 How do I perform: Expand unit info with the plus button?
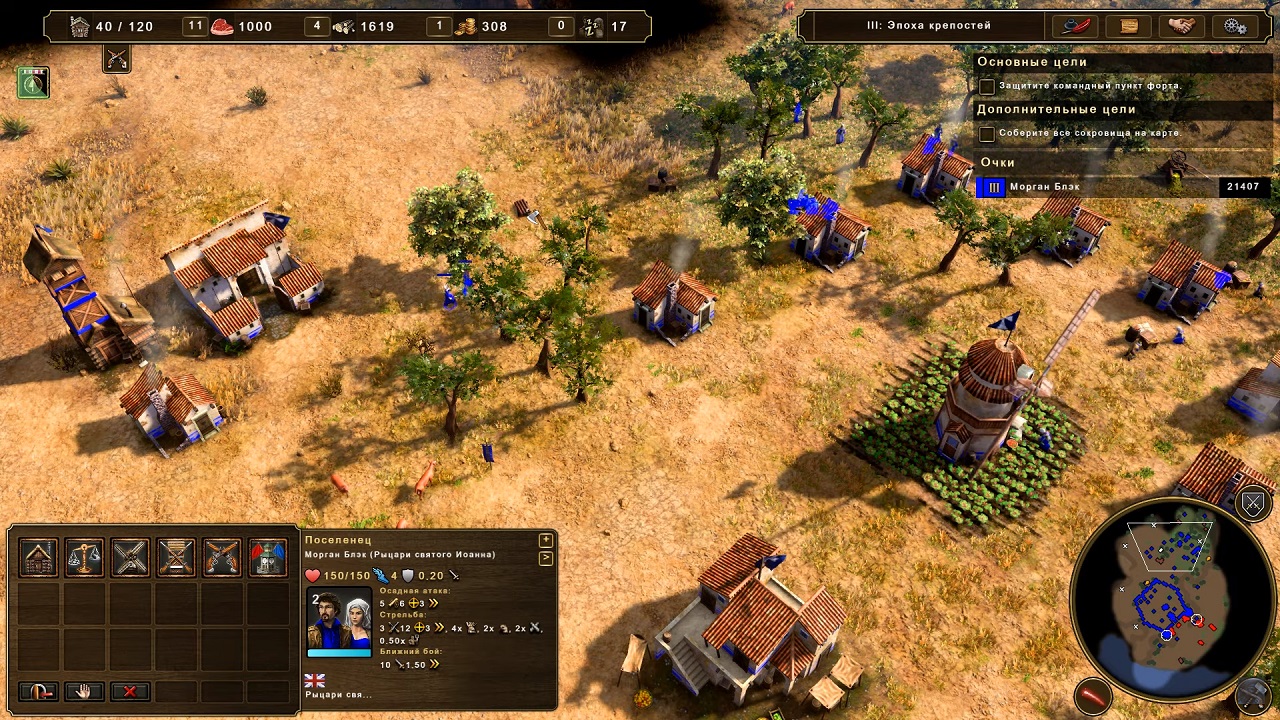[x=546, y=541]
